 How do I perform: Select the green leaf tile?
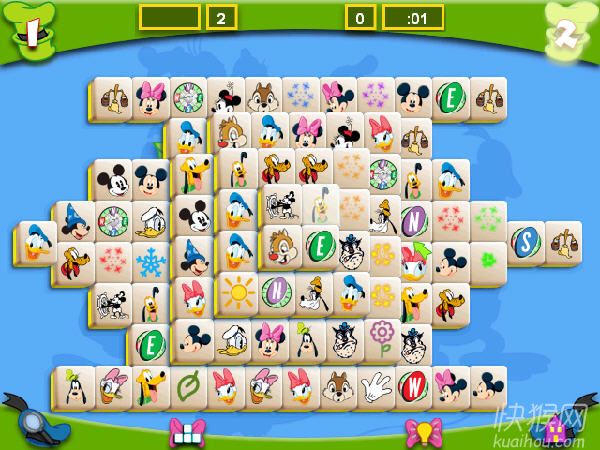tap(189, 385)
